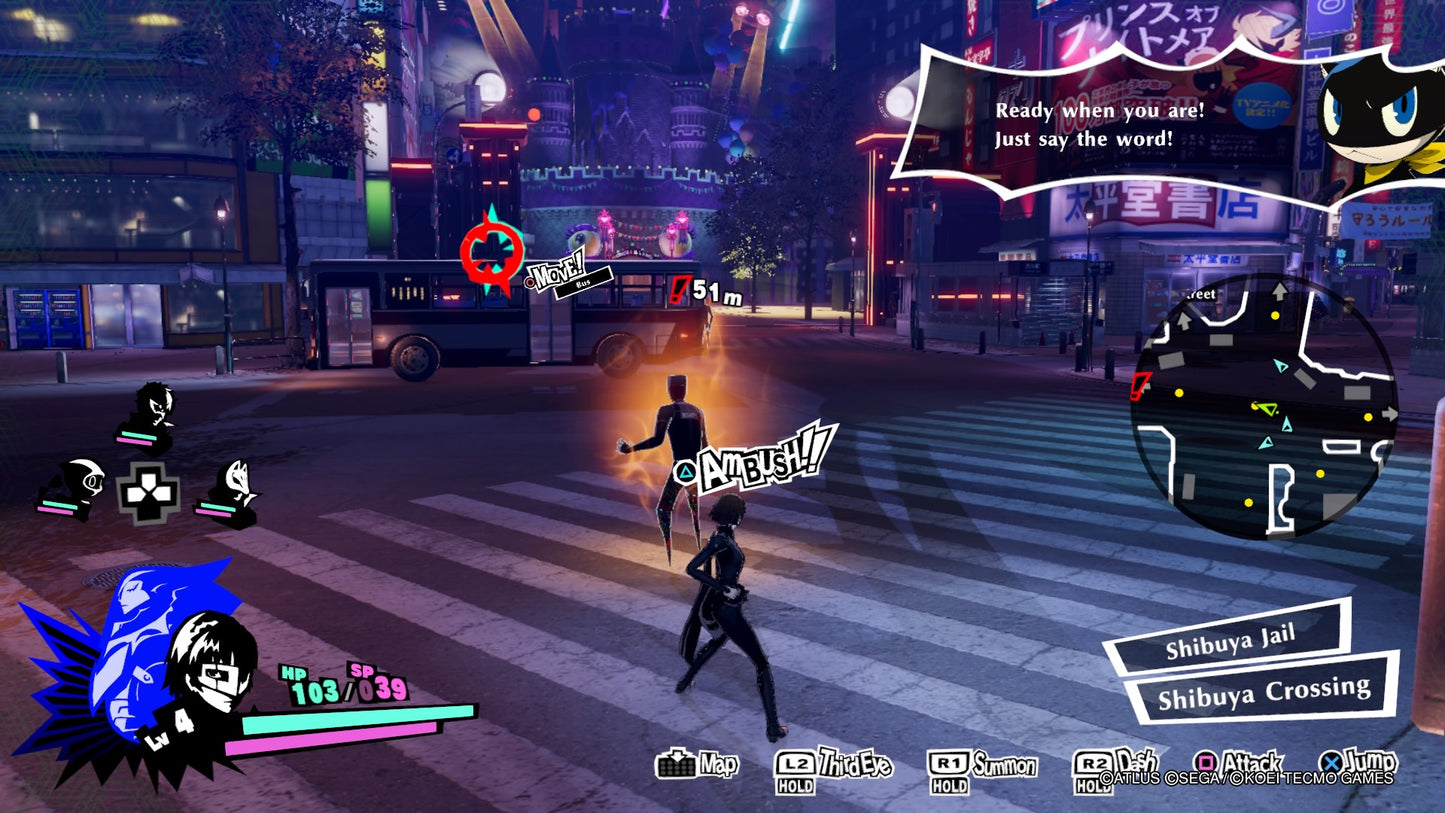Switch to the fox-masked party member
This screenshot has width=1445, height=813.
[x=232, y=489]
